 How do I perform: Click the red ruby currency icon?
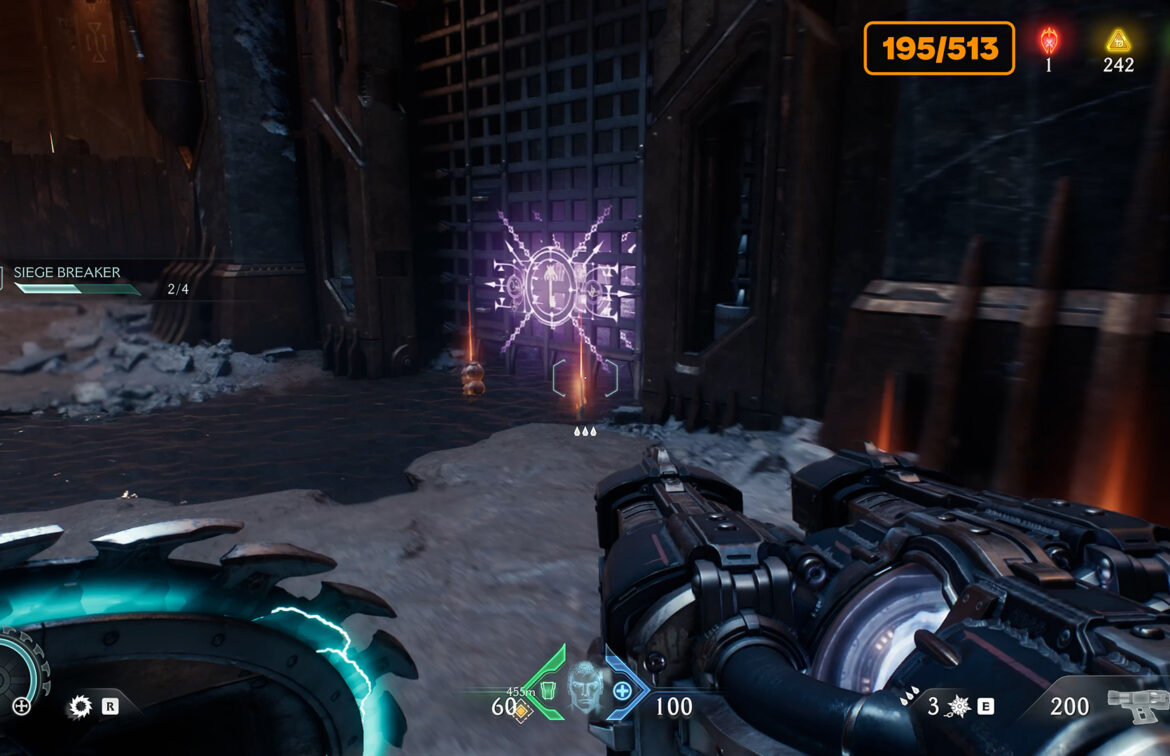point(1049,41)
